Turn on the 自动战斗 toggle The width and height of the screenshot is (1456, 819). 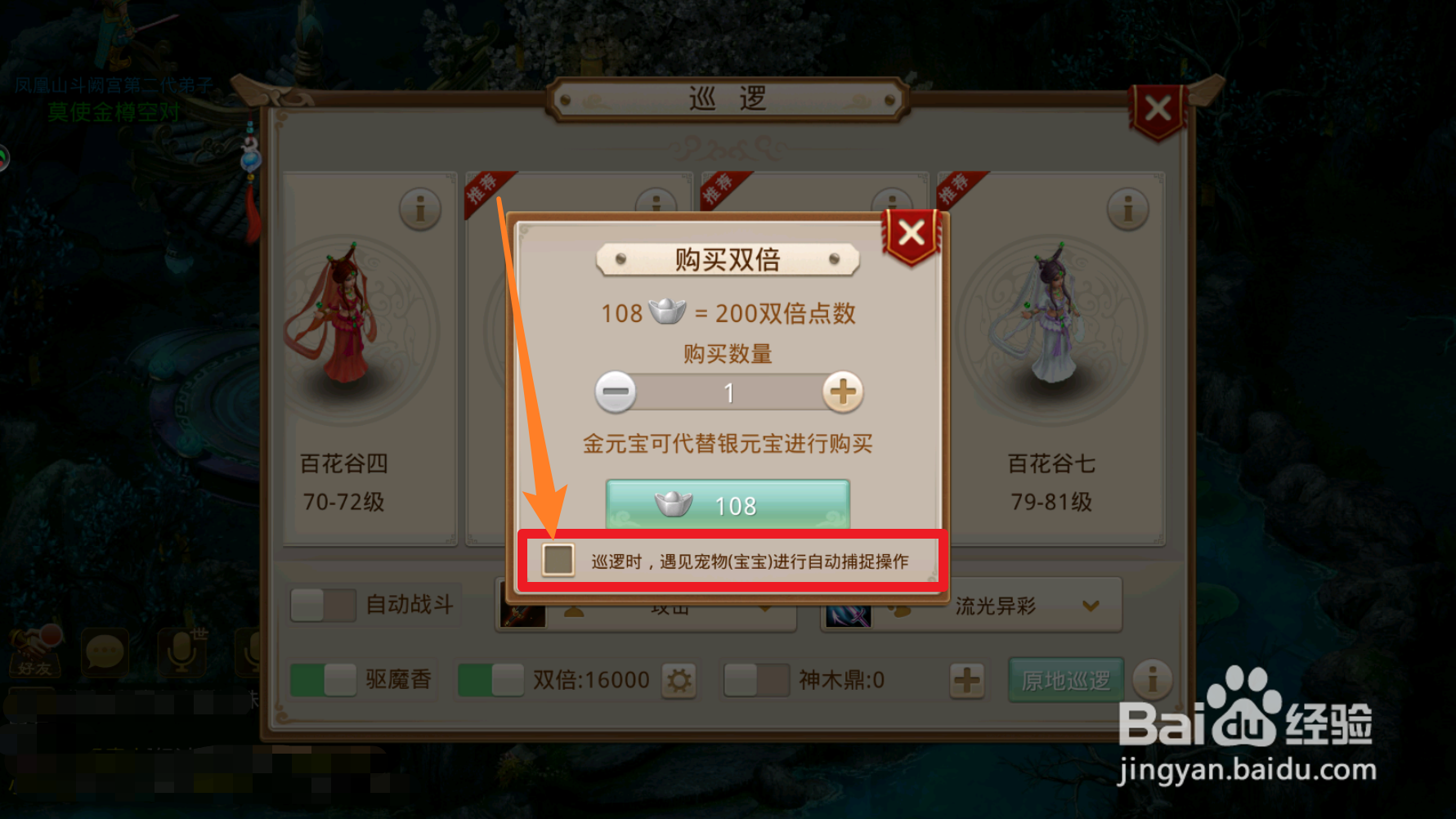coord(322,605)
